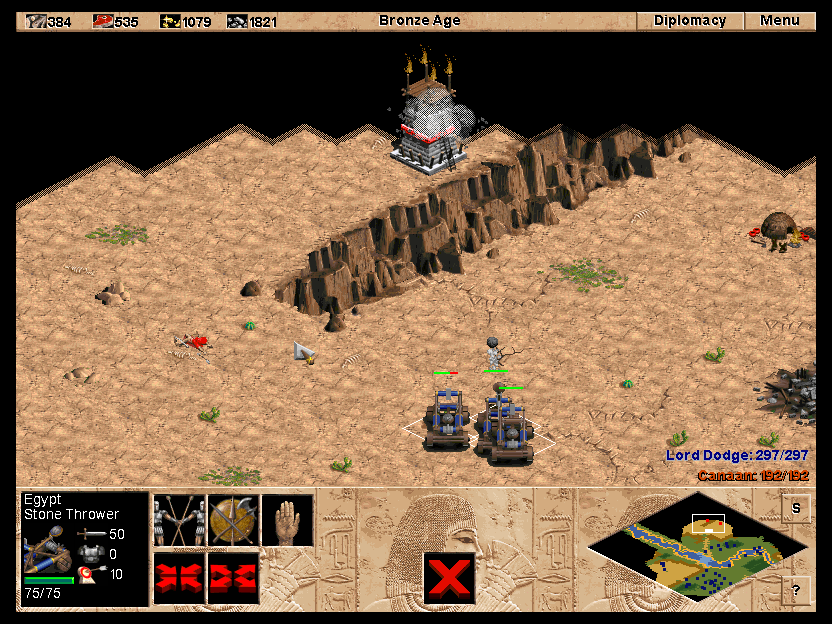Click the Stone Thrower portrait
Viewport: 832px width, 624px height.
tap(47, 549)
